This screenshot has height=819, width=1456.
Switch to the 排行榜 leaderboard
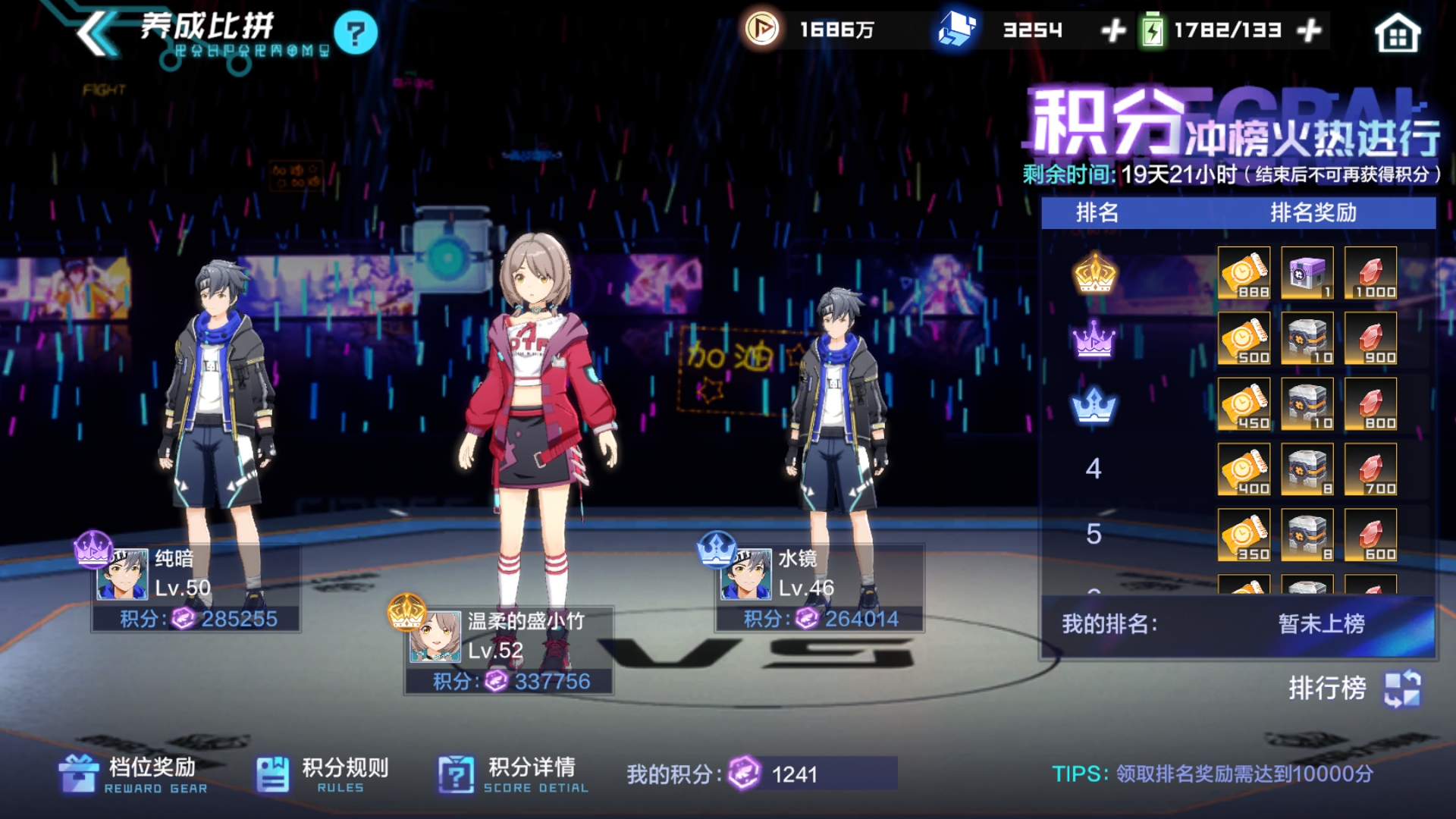coord(1354,689)
